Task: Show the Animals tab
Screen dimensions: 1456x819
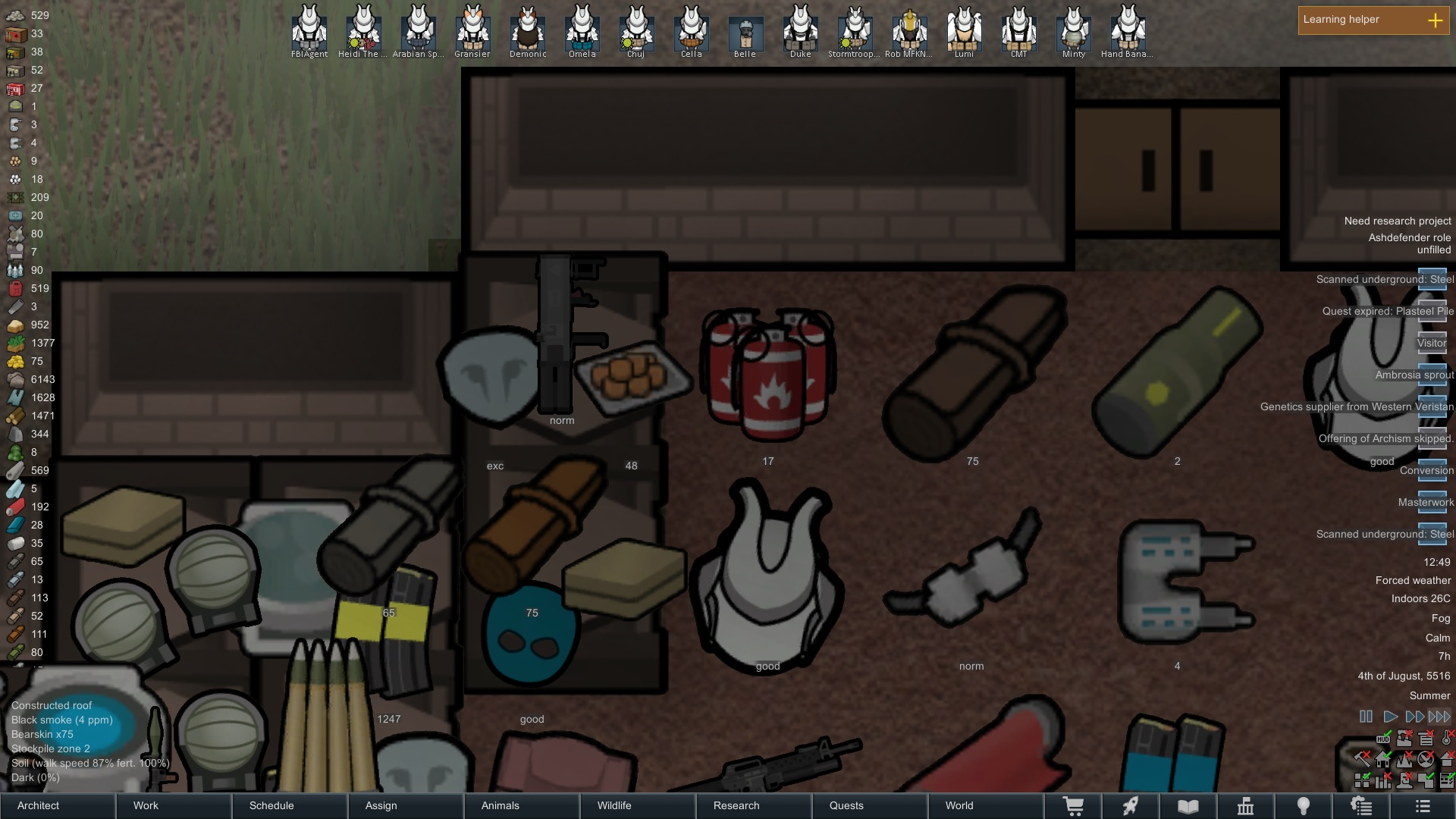Action: click(x=522, y=805)
